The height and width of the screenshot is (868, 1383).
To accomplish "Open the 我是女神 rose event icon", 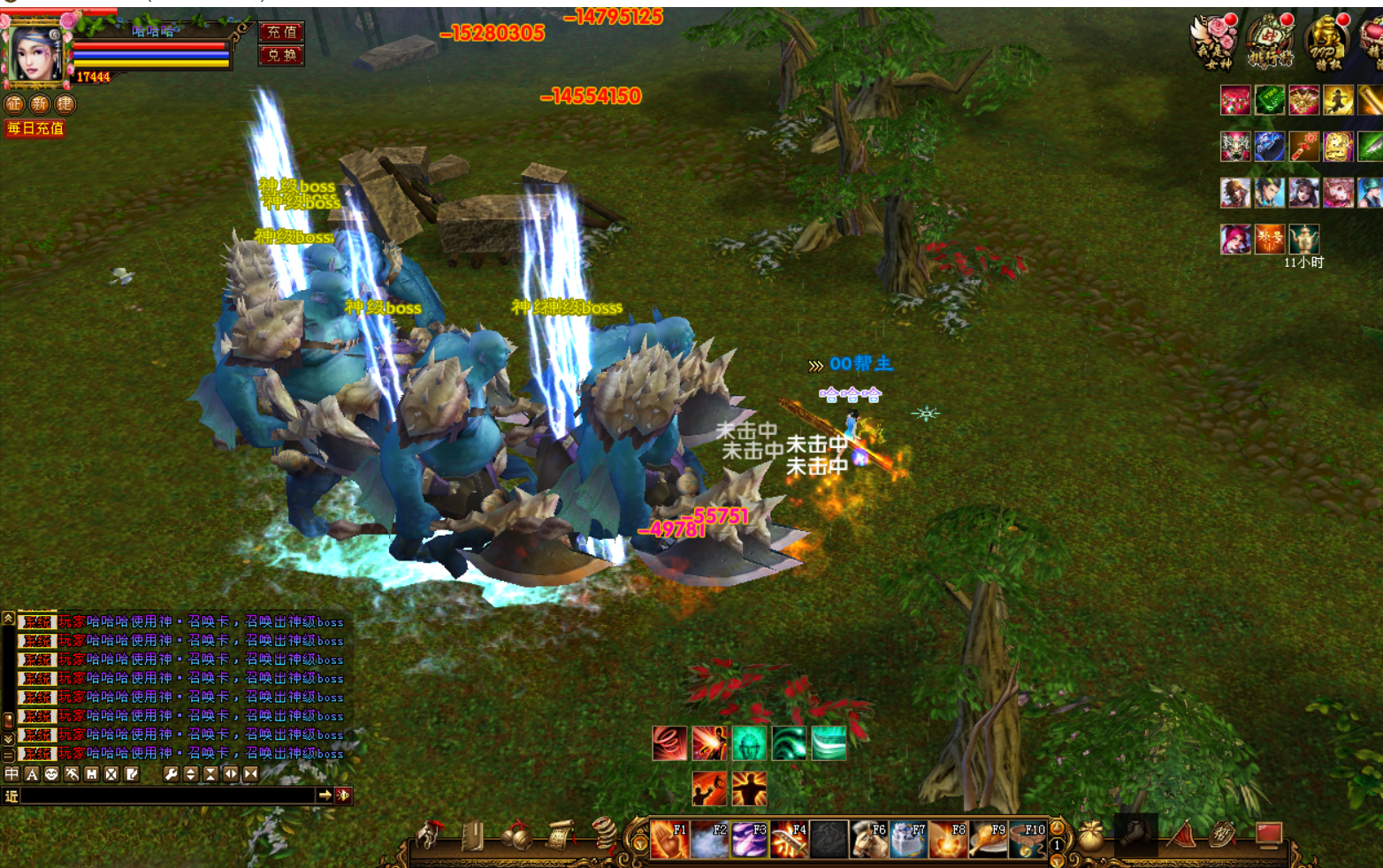I will [x=1216, y=42].
